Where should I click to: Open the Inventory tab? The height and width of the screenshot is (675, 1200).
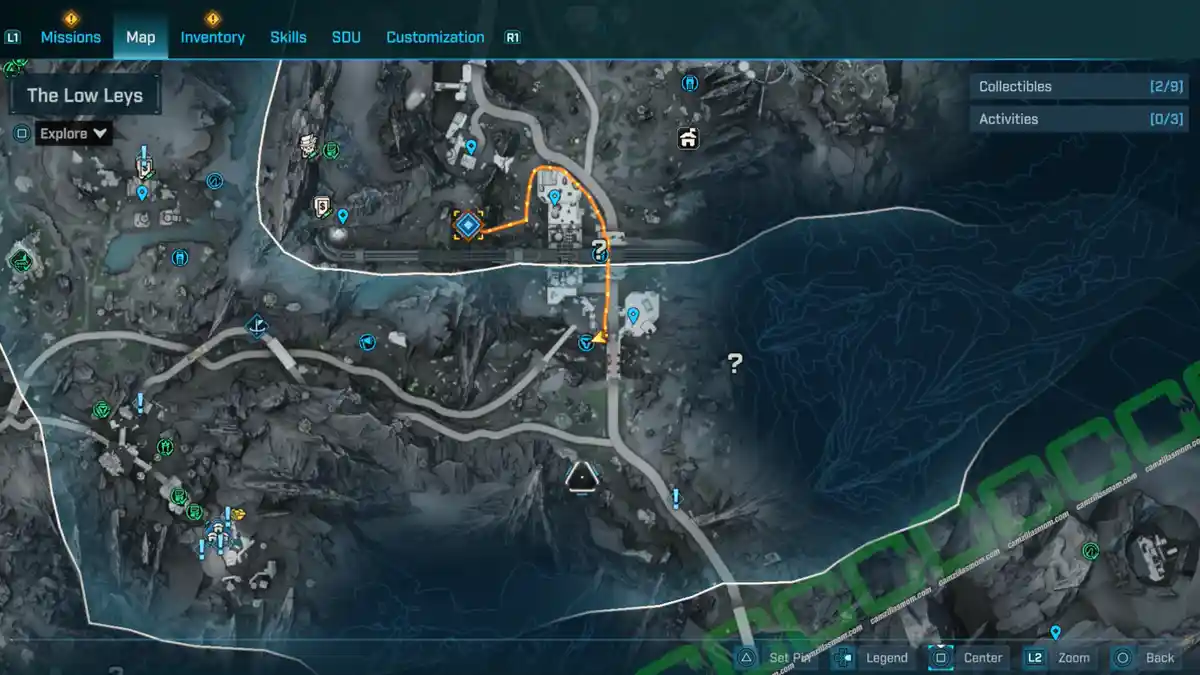212,37
